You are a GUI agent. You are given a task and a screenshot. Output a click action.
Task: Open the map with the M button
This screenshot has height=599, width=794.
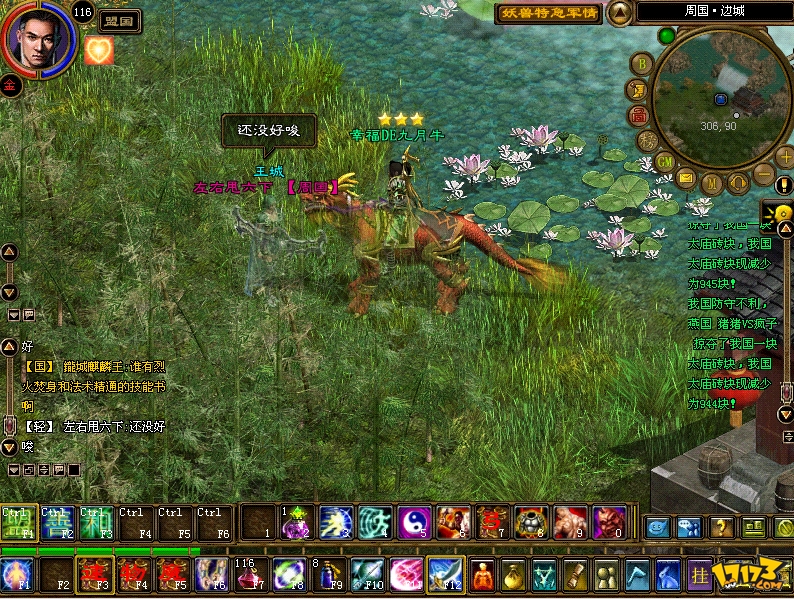(x=711, y=185)
